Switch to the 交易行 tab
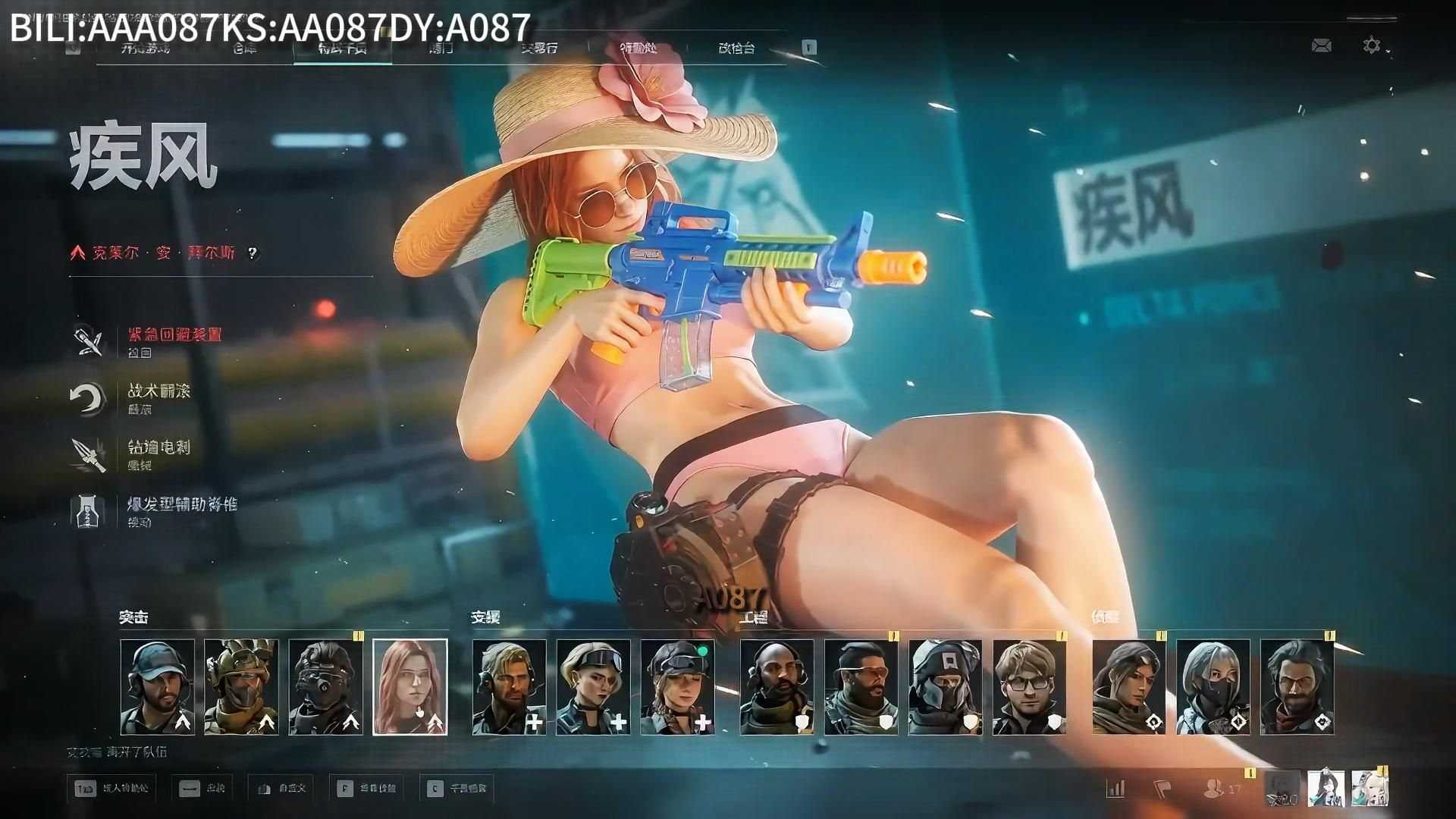1456x819 pixels. coord(539,49)
